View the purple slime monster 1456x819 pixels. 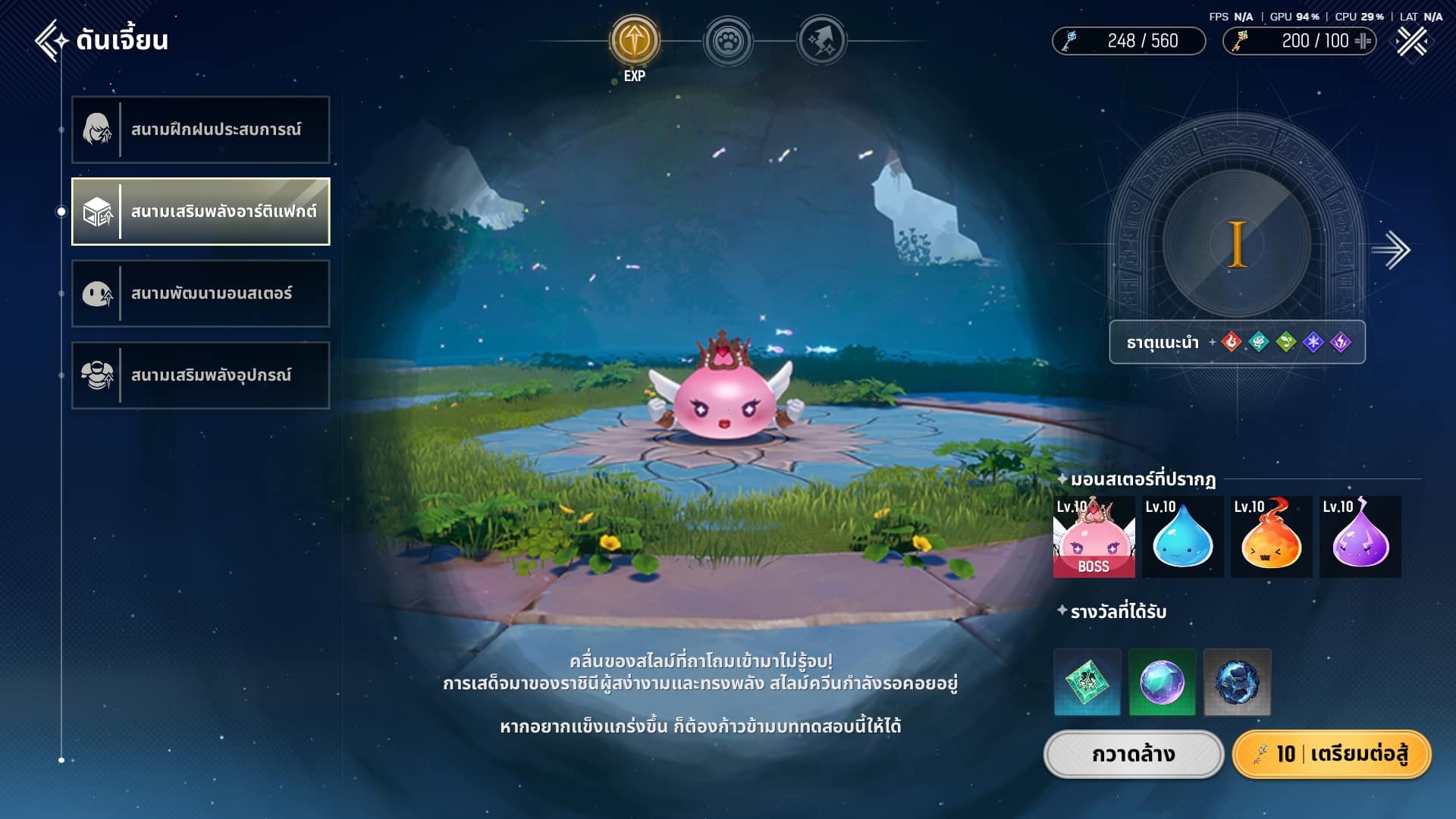pos(1360,537)
